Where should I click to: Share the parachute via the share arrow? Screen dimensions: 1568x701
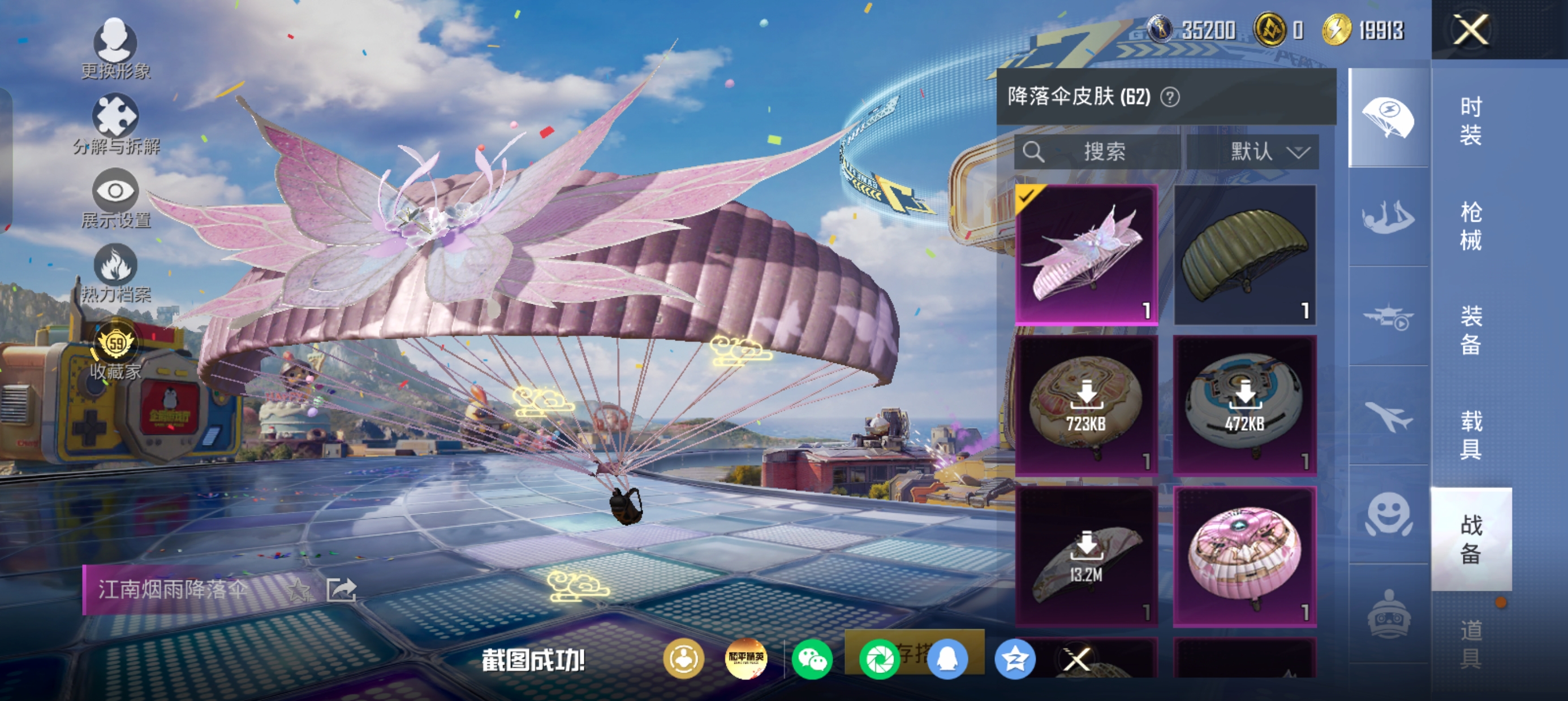point(341,590)
